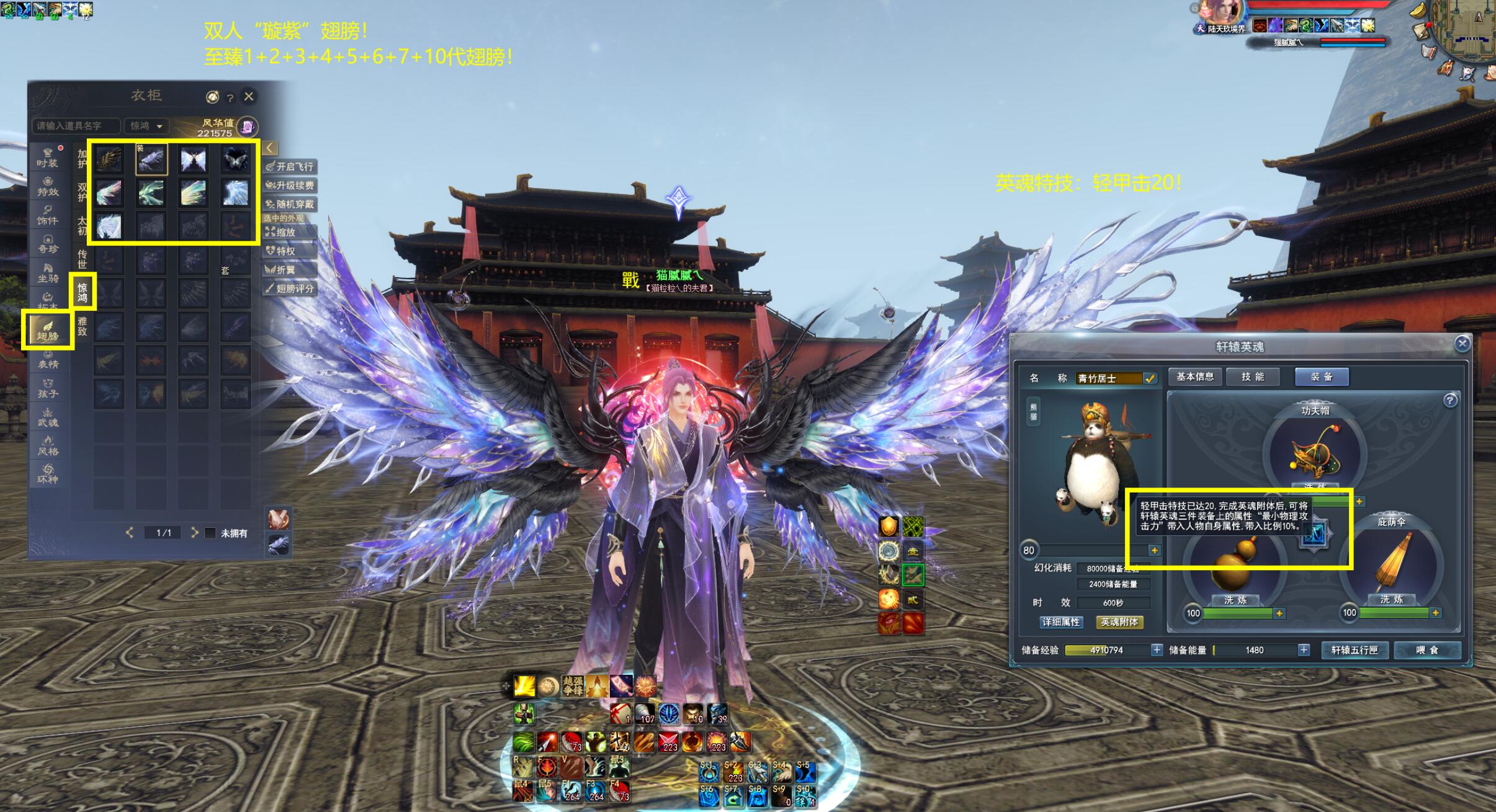Click the 开启飞行 start flying button
Image resolution: width=1496 pixels, height=812 pixels.
[290, 167]
